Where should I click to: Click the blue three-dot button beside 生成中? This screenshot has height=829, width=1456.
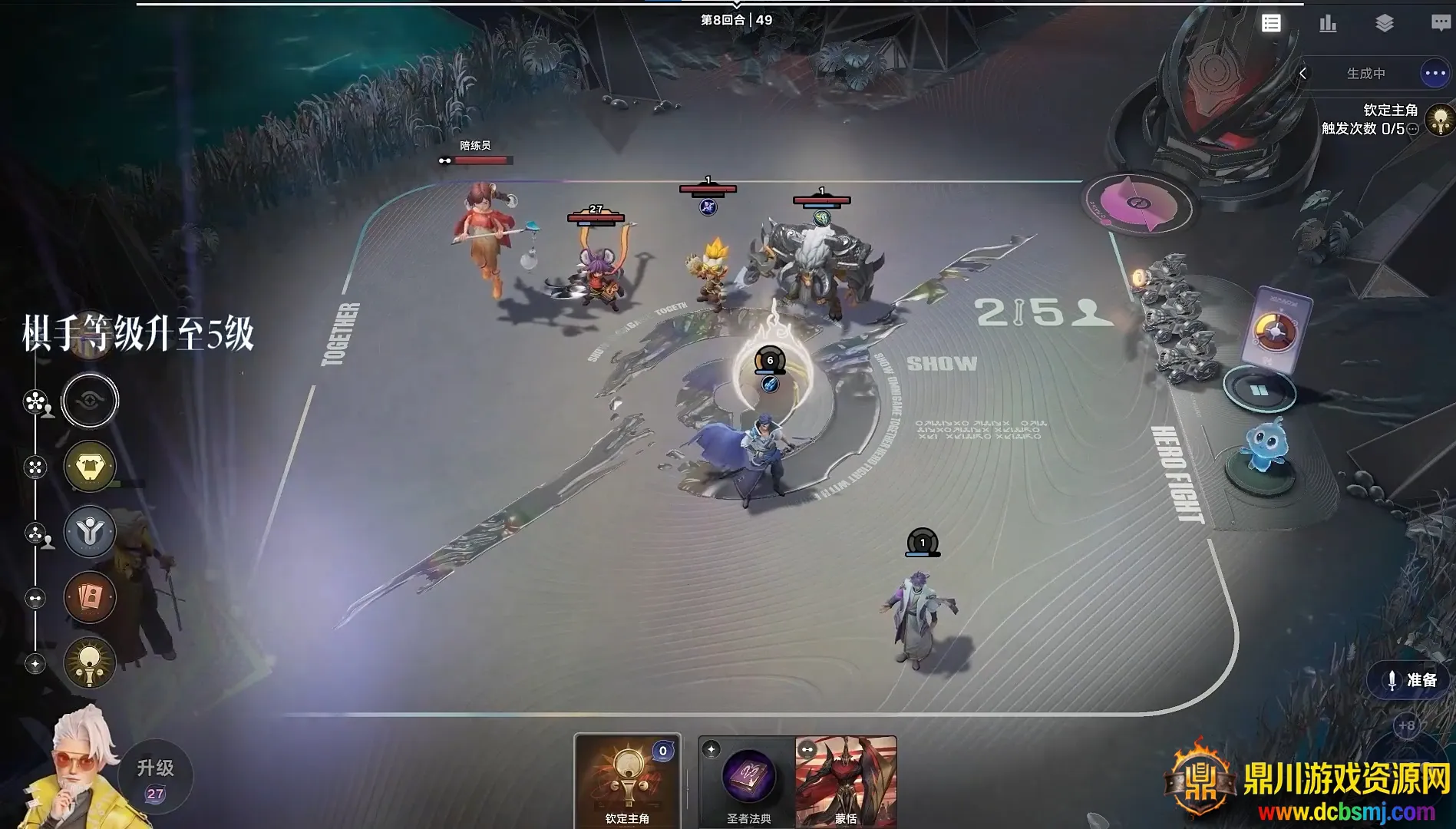tap(1434, 74)
